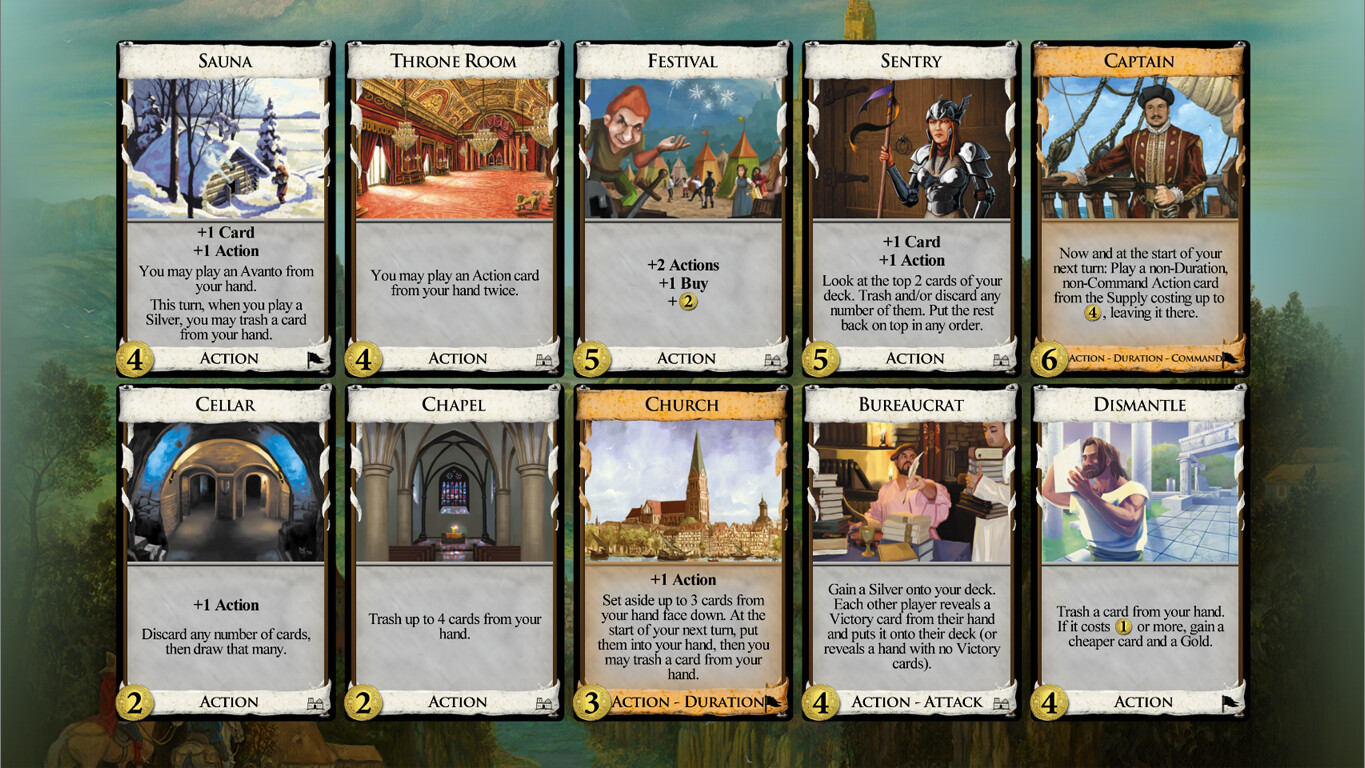Click the "Cellar" card name banner
1365x768 pixels.
pos(225,405)
